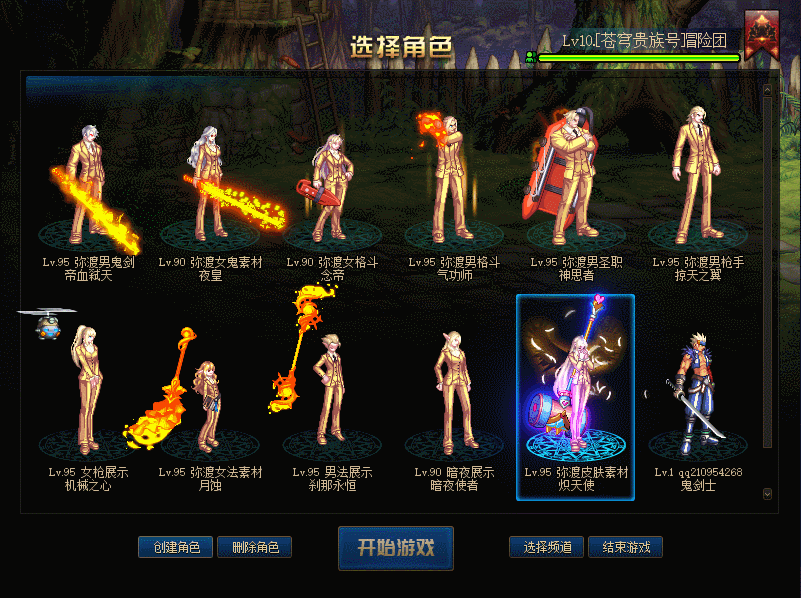This screenshot has width=801, height=598.
Task: Click the red adventure group emblem
Action: (761, 33)
